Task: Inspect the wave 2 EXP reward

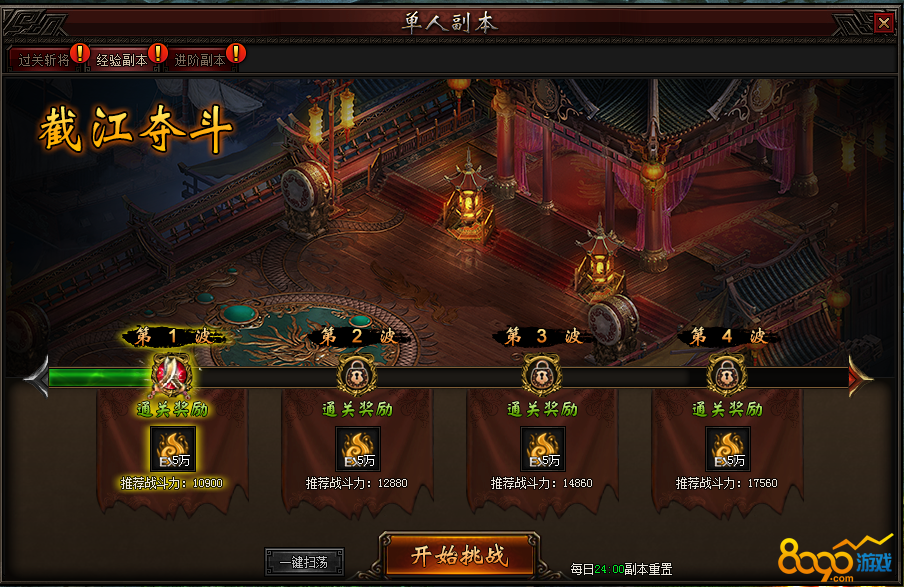Action: 357,449
